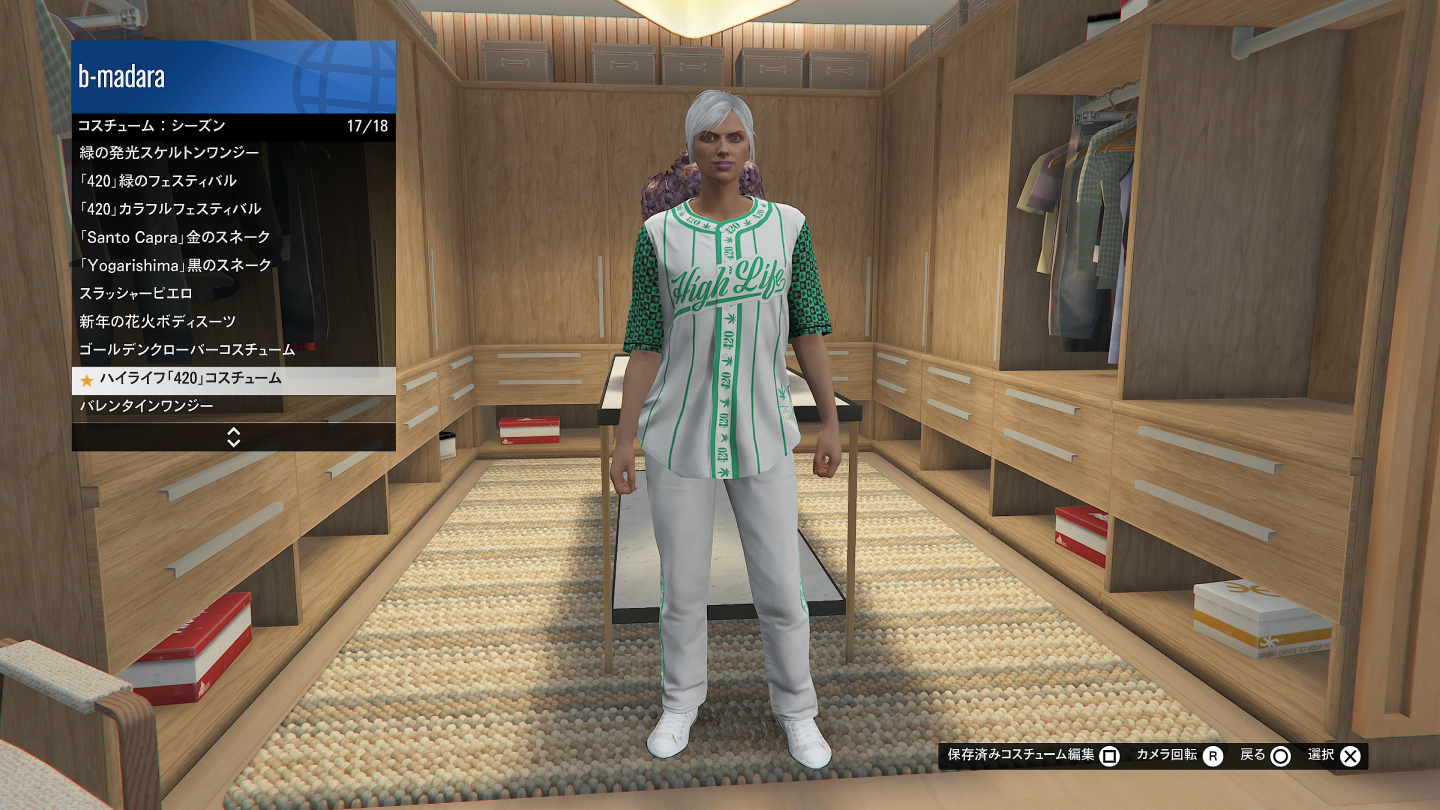Choose 新年の花火ボディスーツ entry
1440x810 pixels.
point(233,322)
